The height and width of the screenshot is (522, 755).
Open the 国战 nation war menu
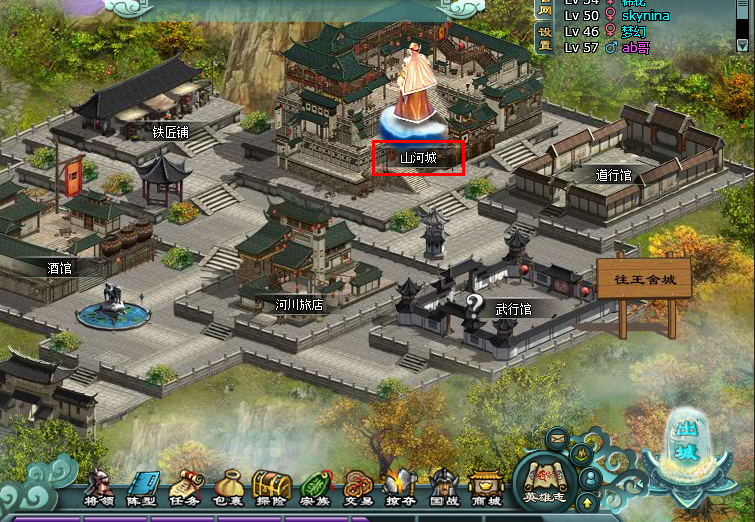443,489
